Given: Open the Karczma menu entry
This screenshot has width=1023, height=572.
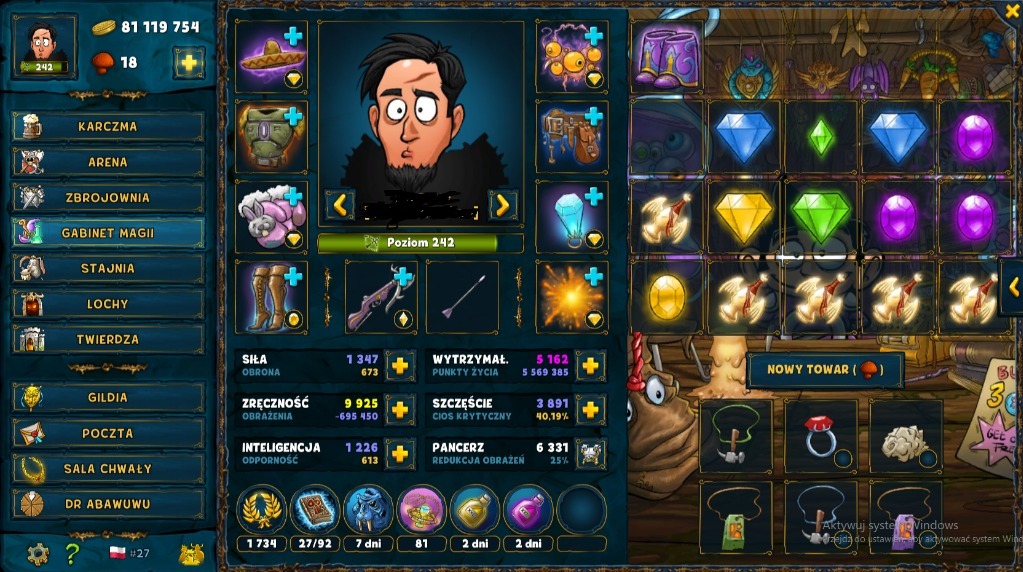Looking at the screenshot, I should click(108, 127).
